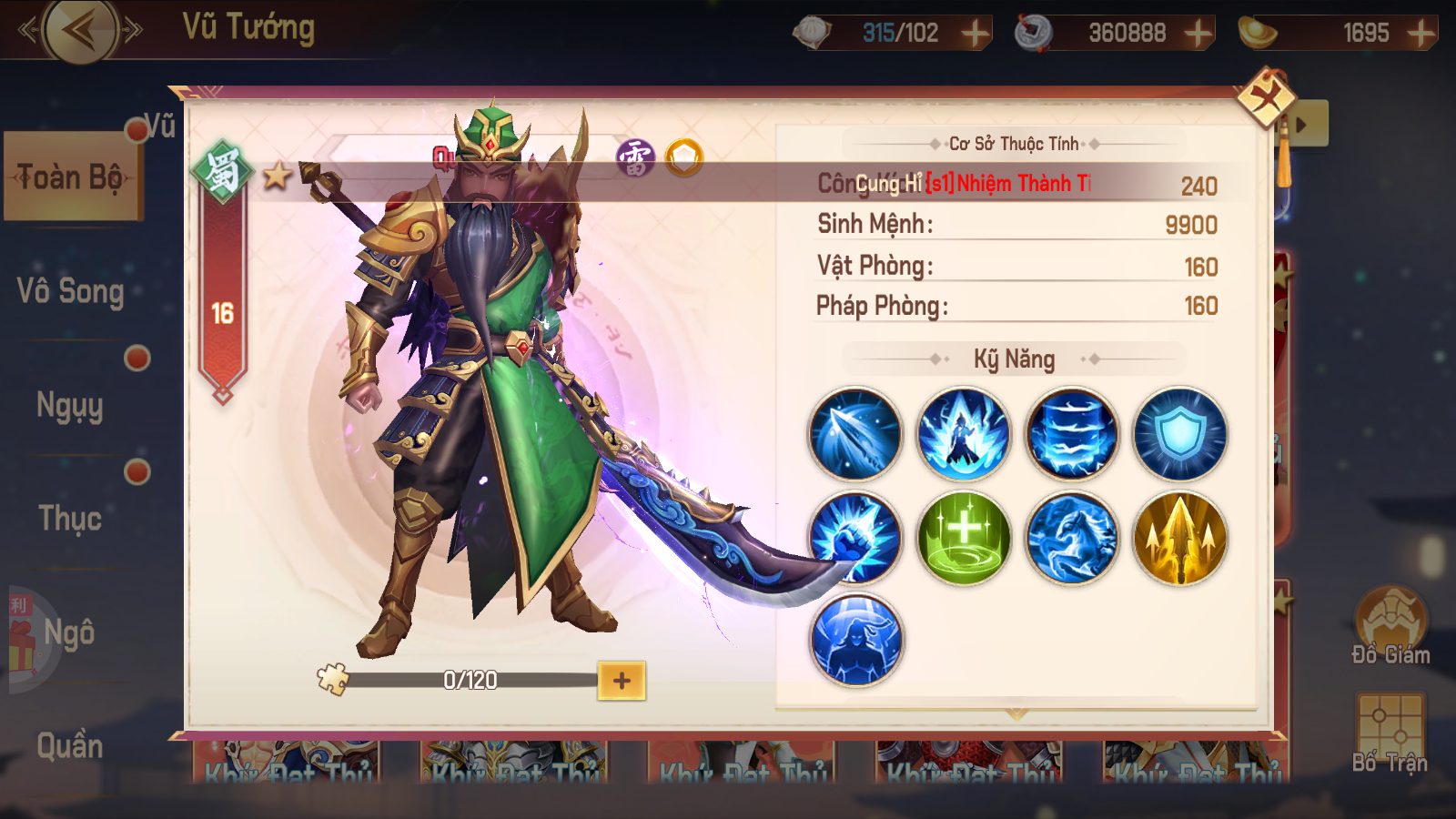
Task: Open the golden spears skill icon
Action: coord(1180,539)
